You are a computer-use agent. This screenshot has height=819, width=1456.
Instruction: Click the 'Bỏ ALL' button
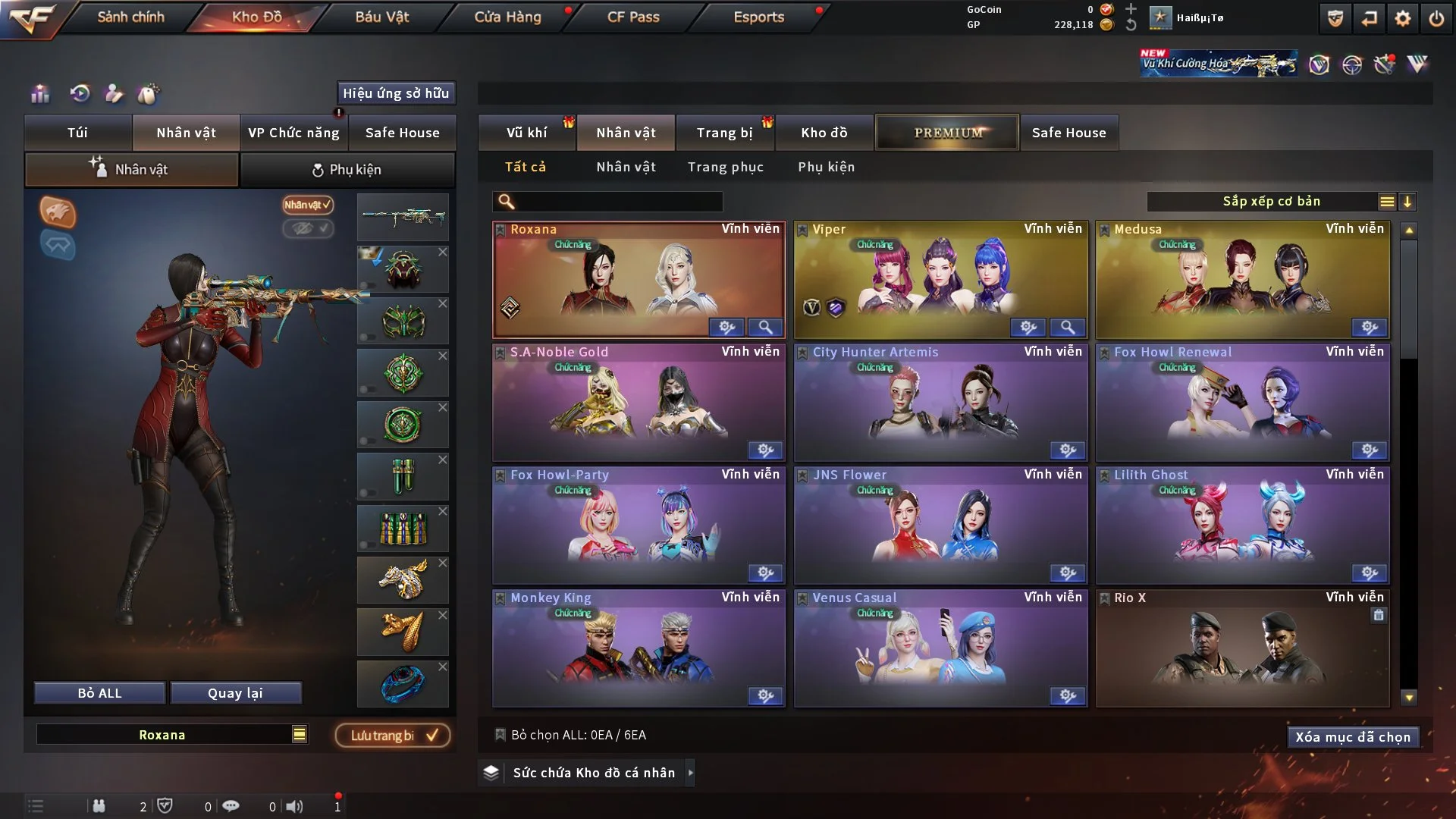coord(99,692)
